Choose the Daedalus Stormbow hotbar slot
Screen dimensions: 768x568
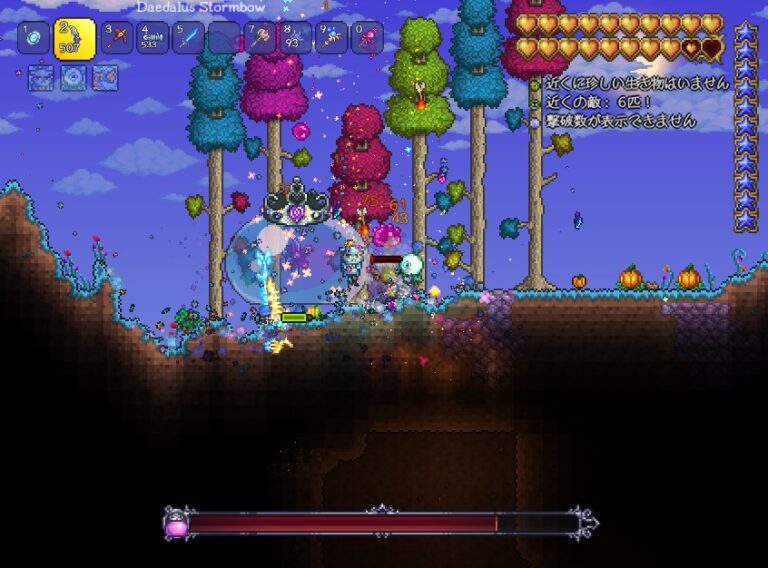pos(74,39)
